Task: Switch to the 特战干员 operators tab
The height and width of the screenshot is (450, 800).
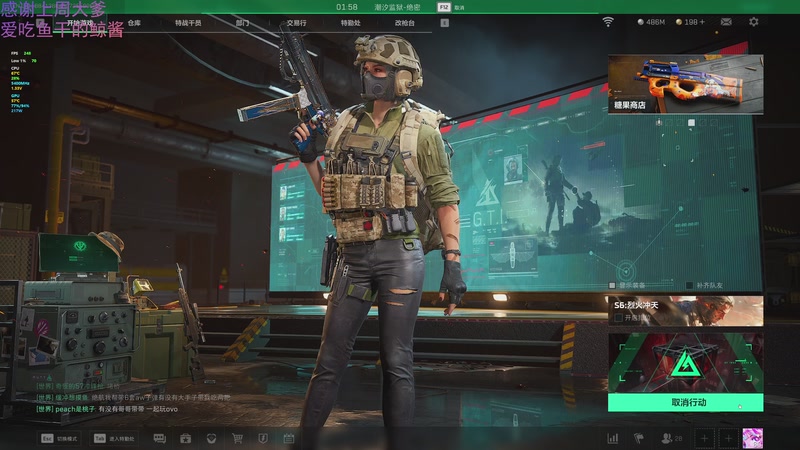Action: pos(187,21)
